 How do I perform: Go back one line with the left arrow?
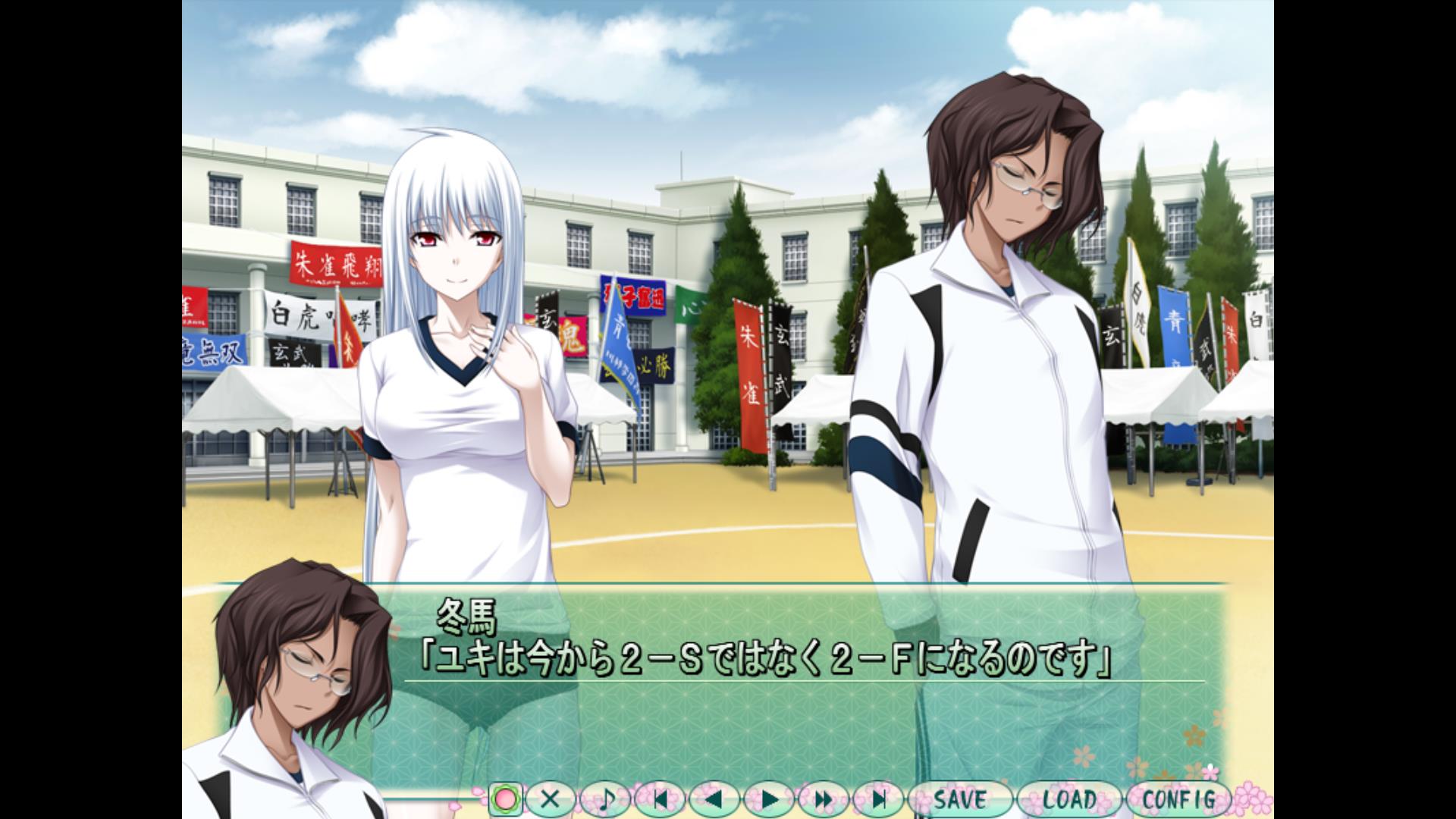(x=714, y=799)
